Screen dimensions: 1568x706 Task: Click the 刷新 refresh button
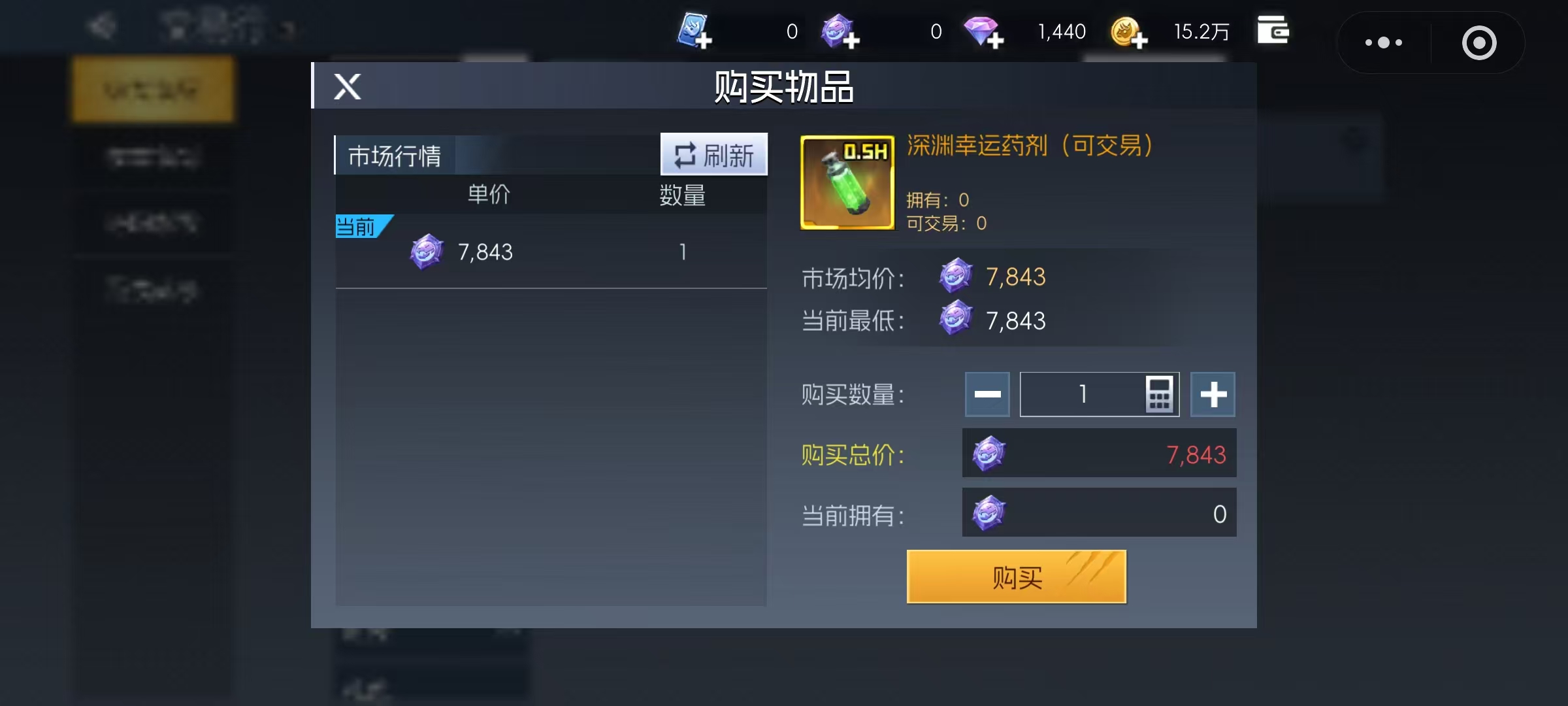point(713,154)
